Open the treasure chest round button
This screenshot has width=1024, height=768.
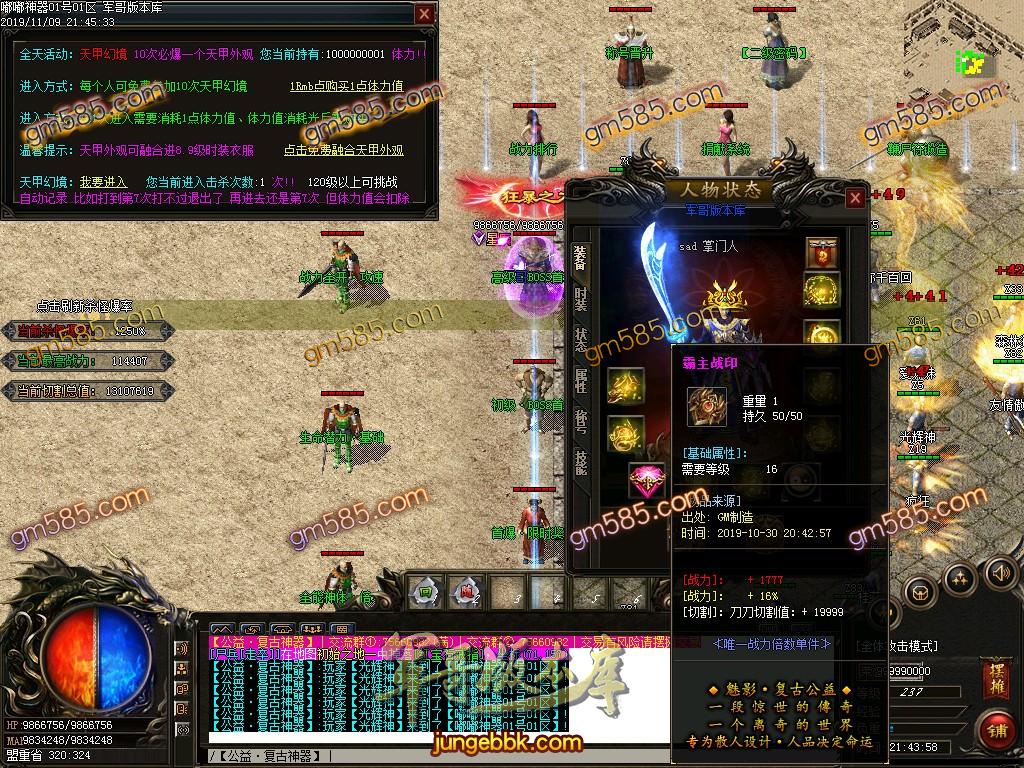point(919,592)
